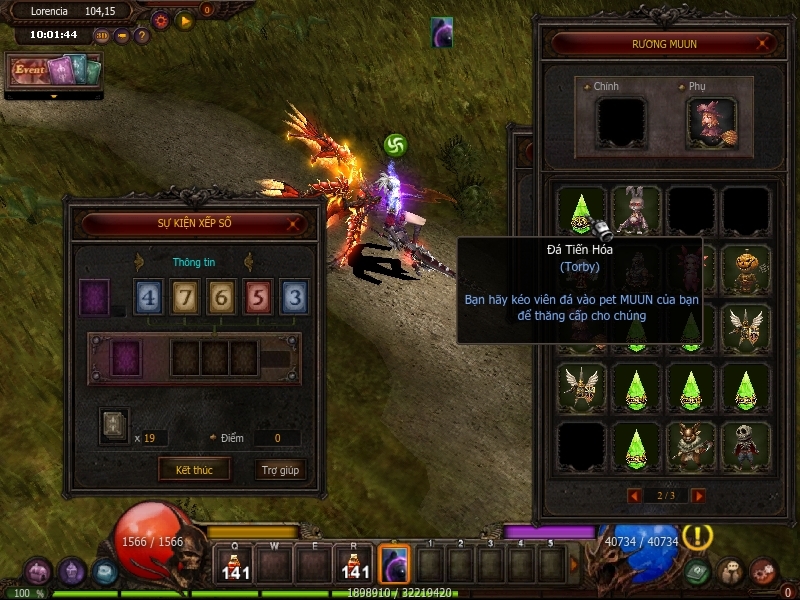Open the gear settings button
The image size is (800, 600).
tap(160, 20)
